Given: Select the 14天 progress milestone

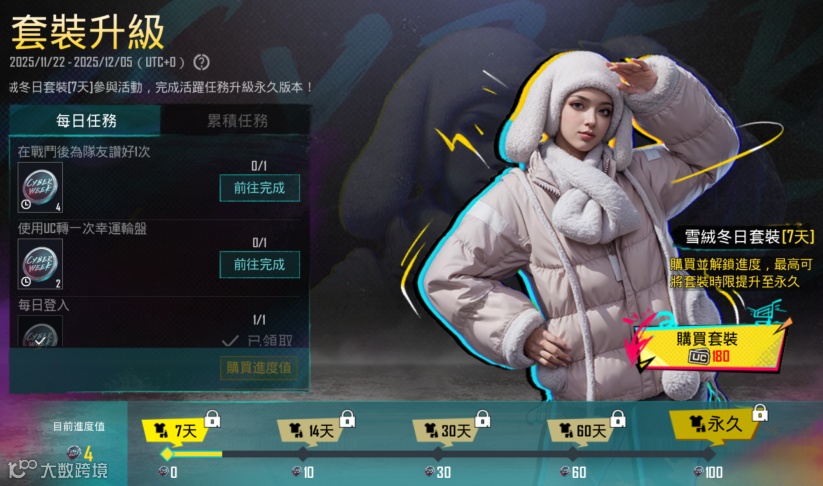Looking at the screenshot, I should [x=311, y=431].
